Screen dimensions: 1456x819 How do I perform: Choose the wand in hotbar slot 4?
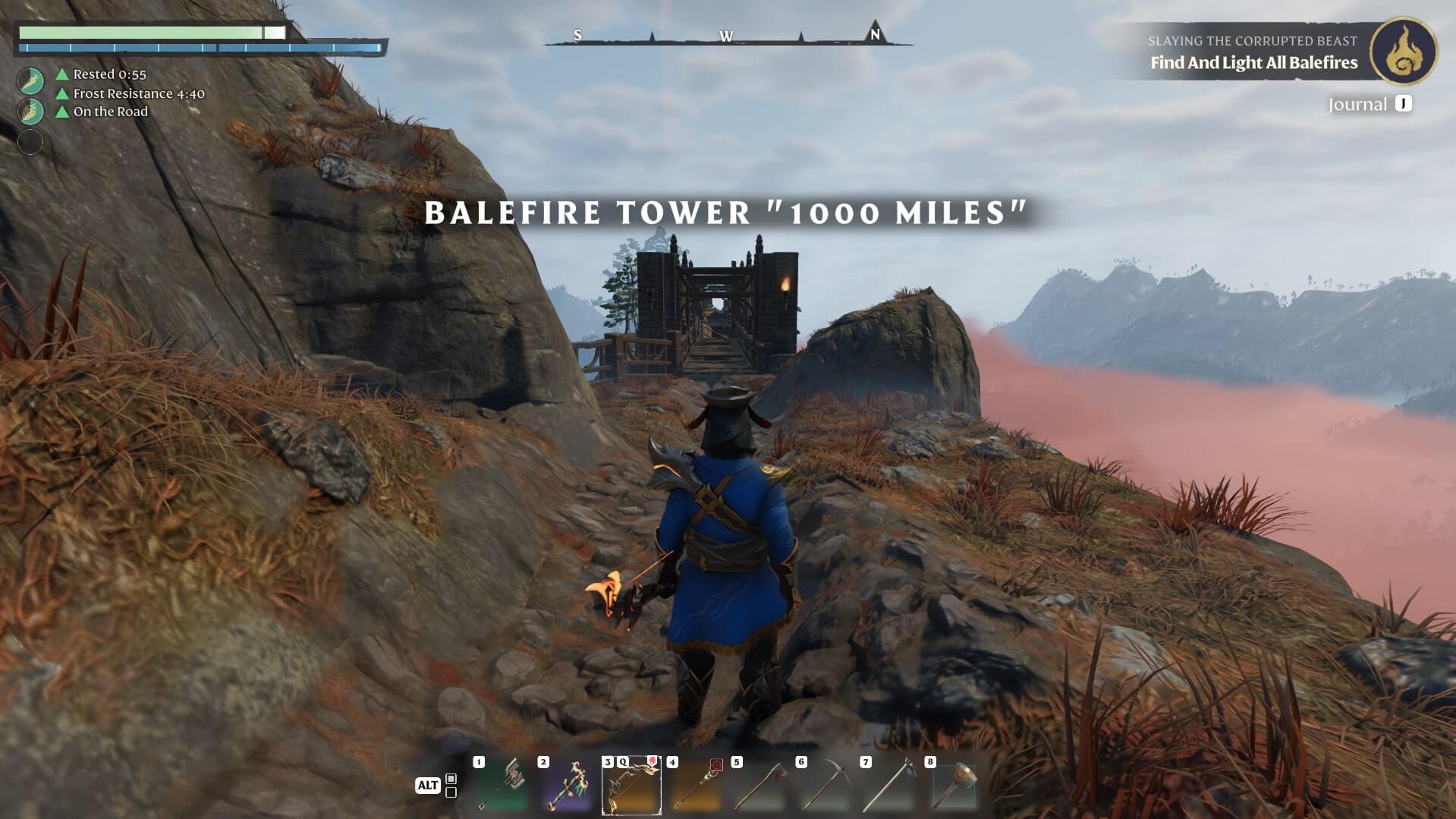click(x=696, y=786)
